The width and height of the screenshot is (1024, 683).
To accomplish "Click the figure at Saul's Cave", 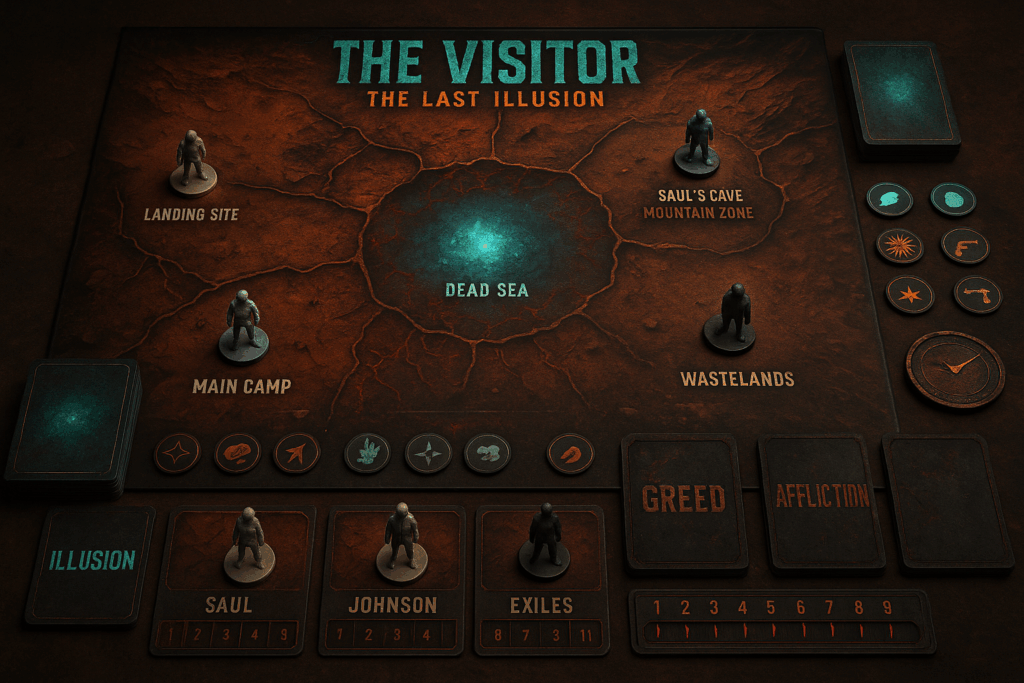I will point(697,141).
